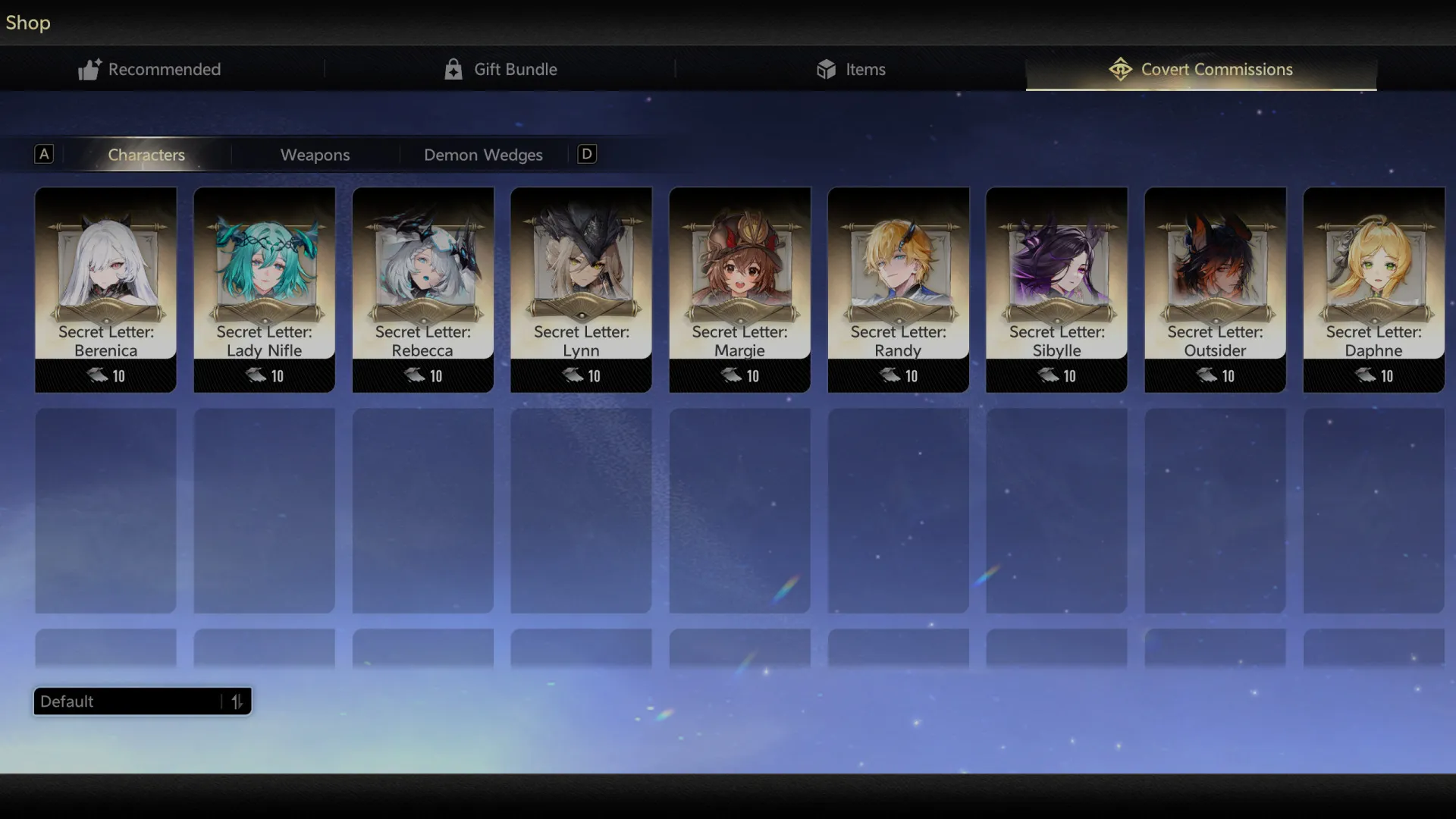
Task: Switch to the Weapons category
Action: pos(315,155)
